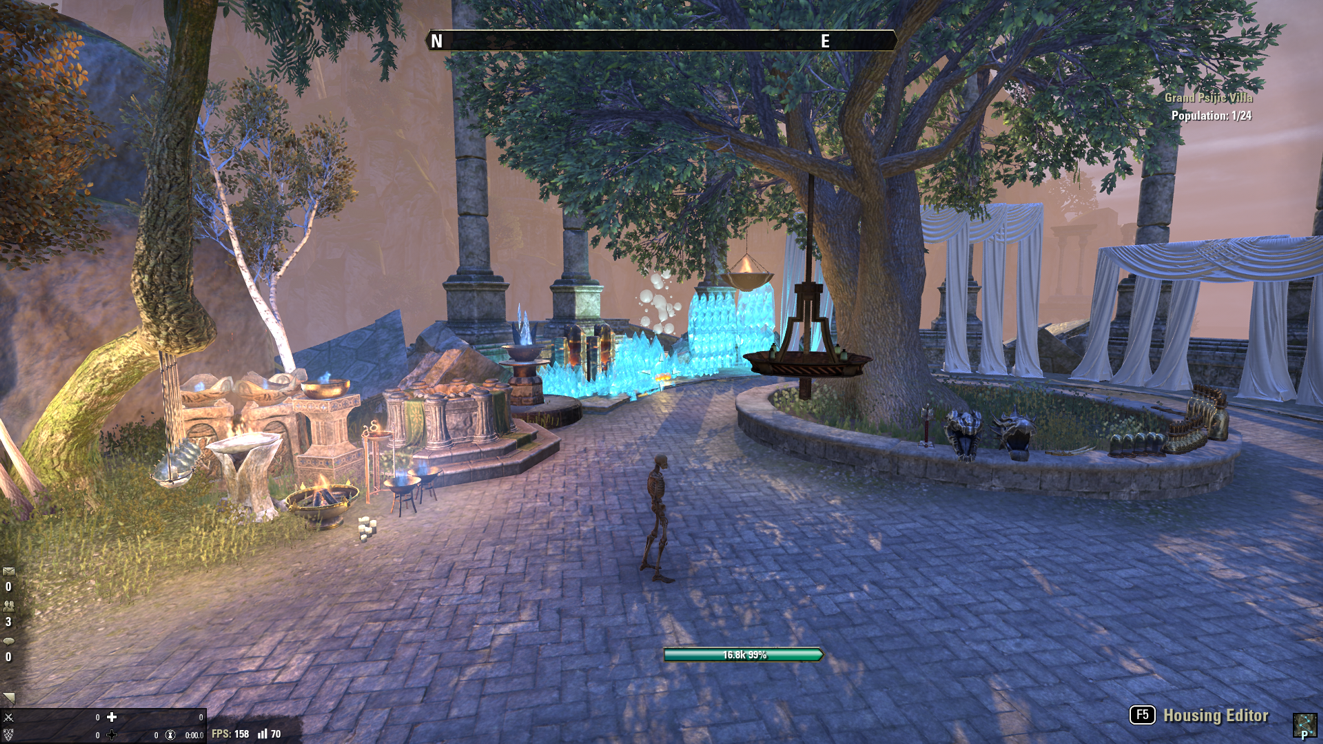Open the mail envelope notification icon
The image size is (1323, 744).
(x=9, y=571)
